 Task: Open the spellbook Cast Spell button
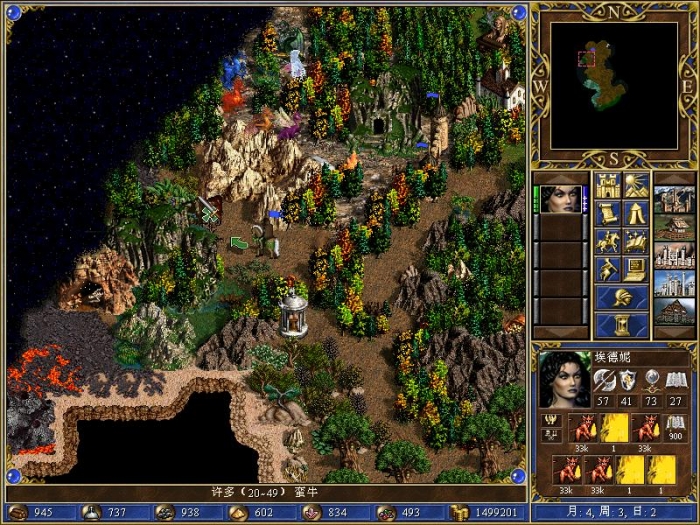[x=636, y=242]
